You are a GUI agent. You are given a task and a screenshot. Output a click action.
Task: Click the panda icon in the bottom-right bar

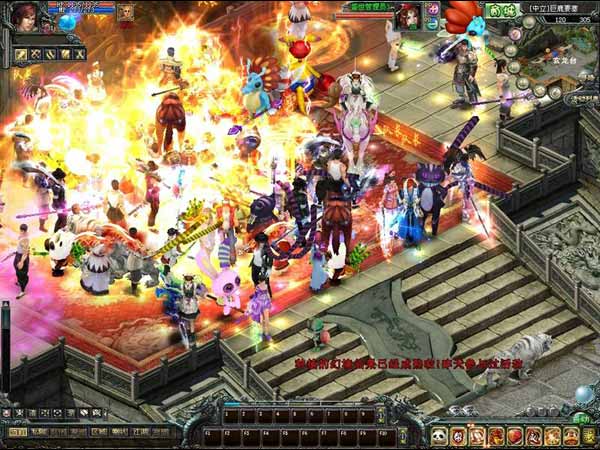point(439,436)
